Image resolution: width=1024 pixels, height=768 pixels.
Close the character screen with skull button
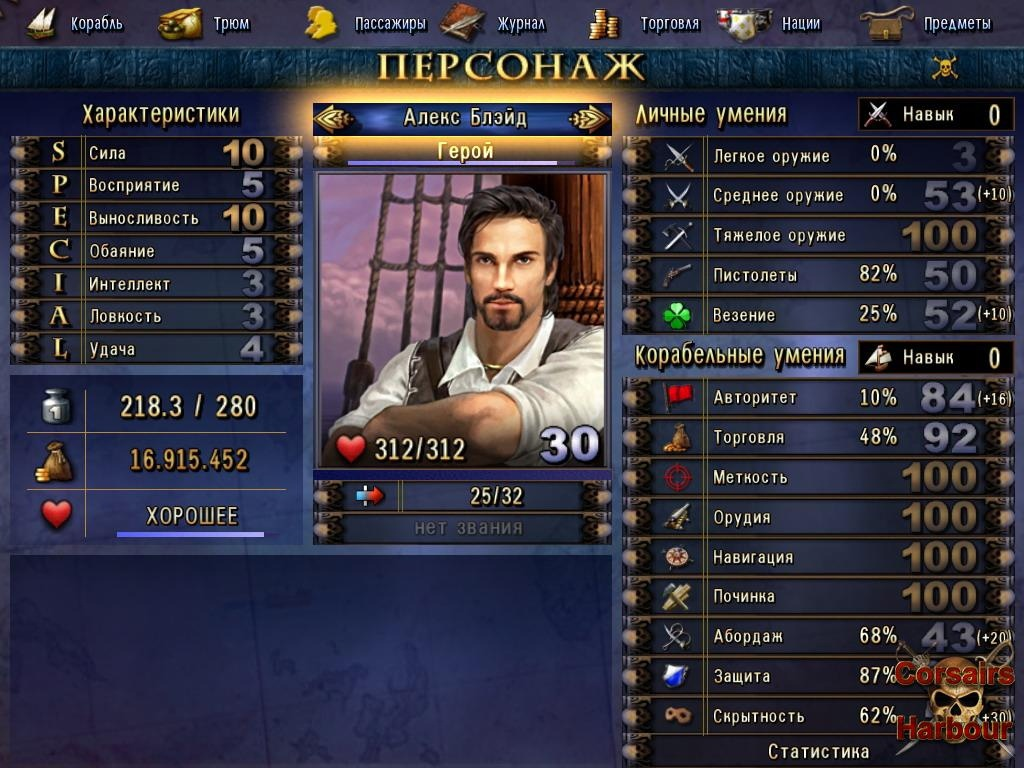tap(944, 67)
